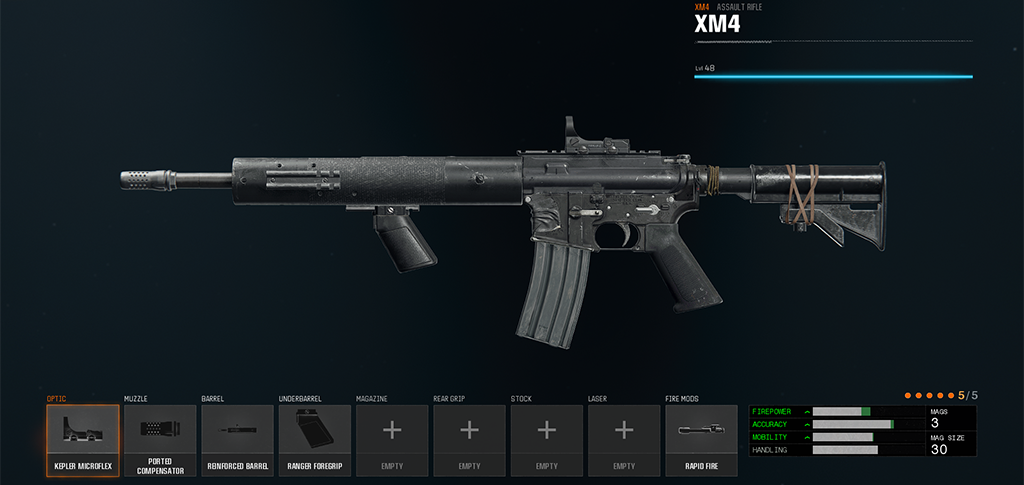Select the Kepler Microflex optic slot

(x=82, y=440)
